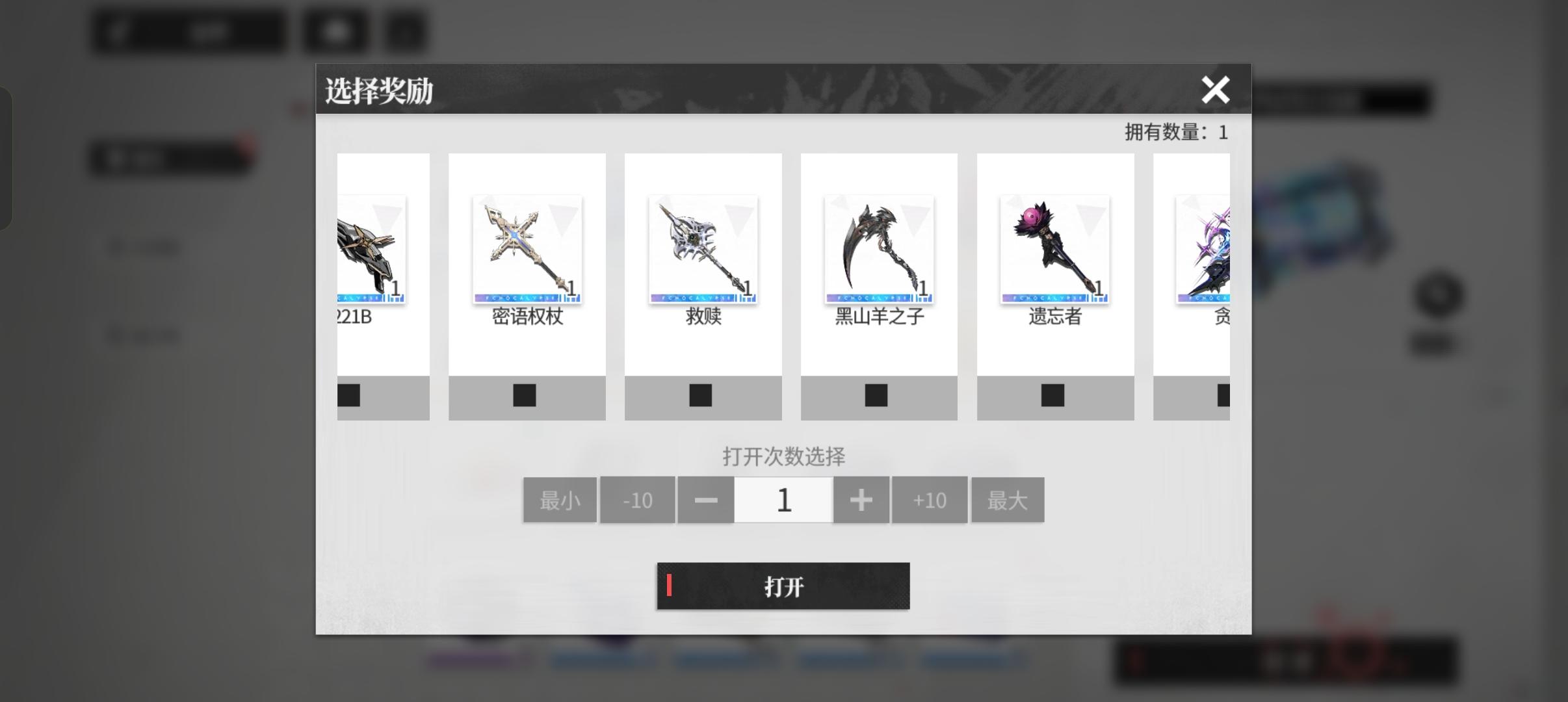The width and height of the screenshot is (1568, 702).
Task: Toggle the checkbox under 救赎
Action: click(x=700, y=395)
